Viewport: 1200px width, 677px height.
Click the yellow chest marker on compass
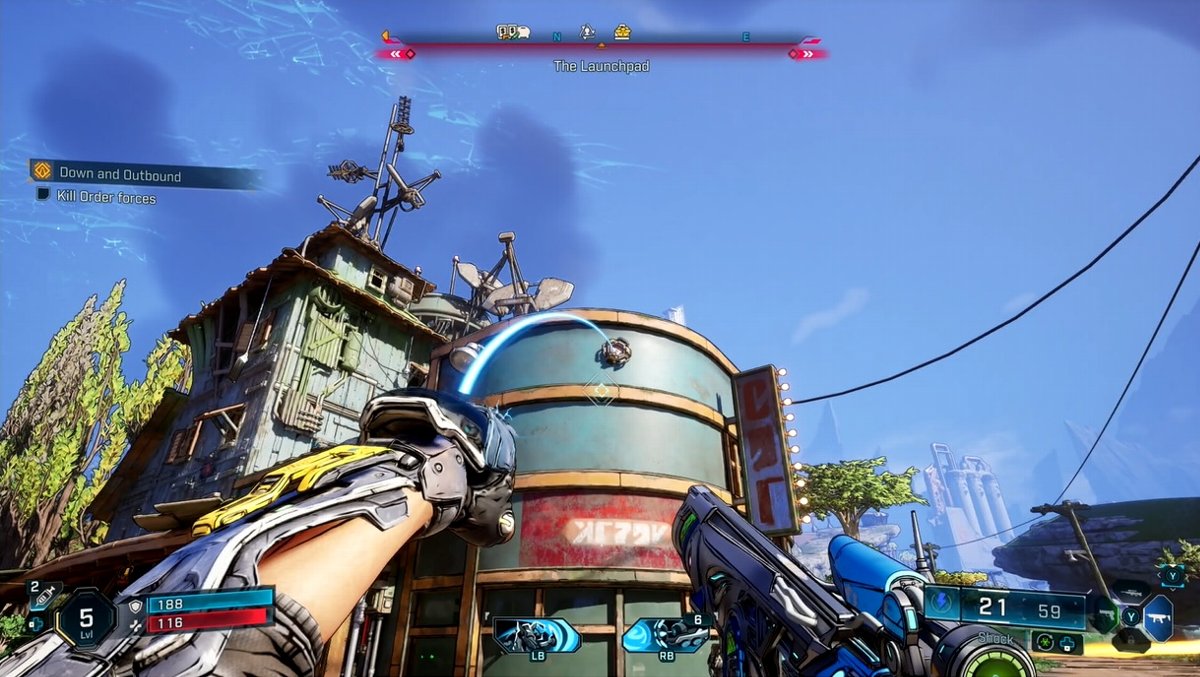(x=622, y=32)
